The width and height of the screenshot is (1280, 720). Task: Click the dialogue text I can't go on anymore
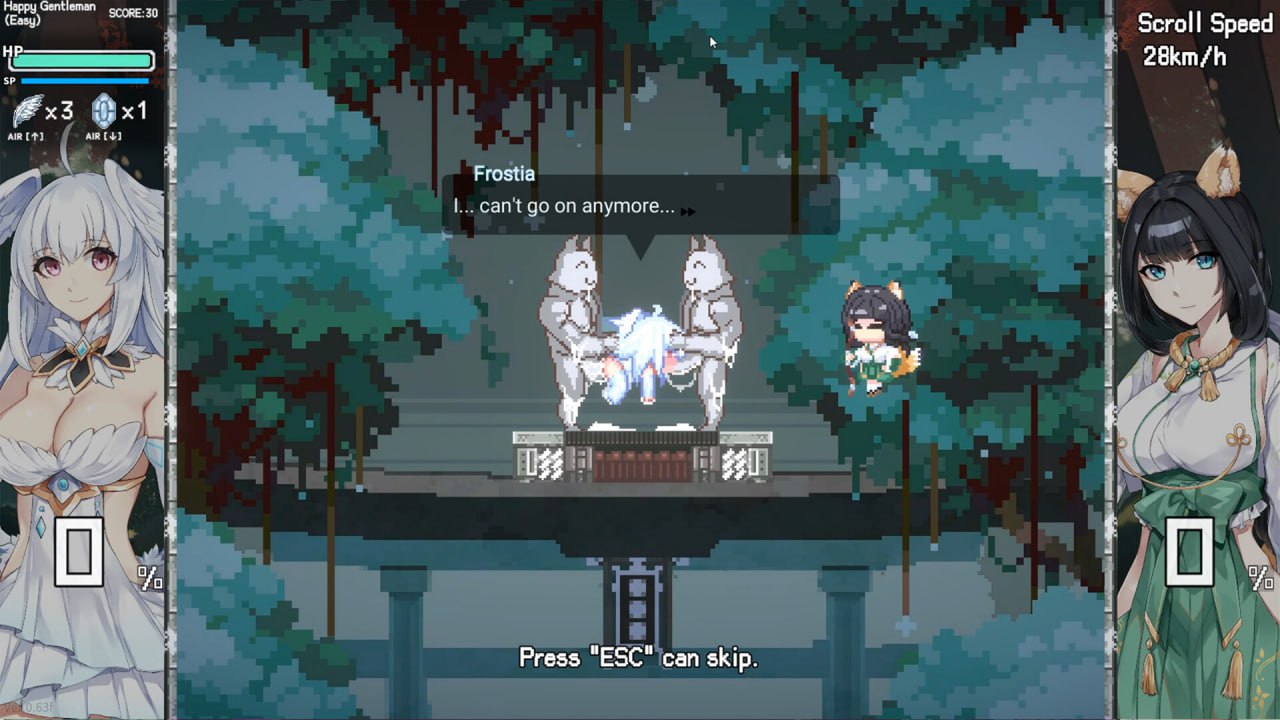tap(565, 207)
